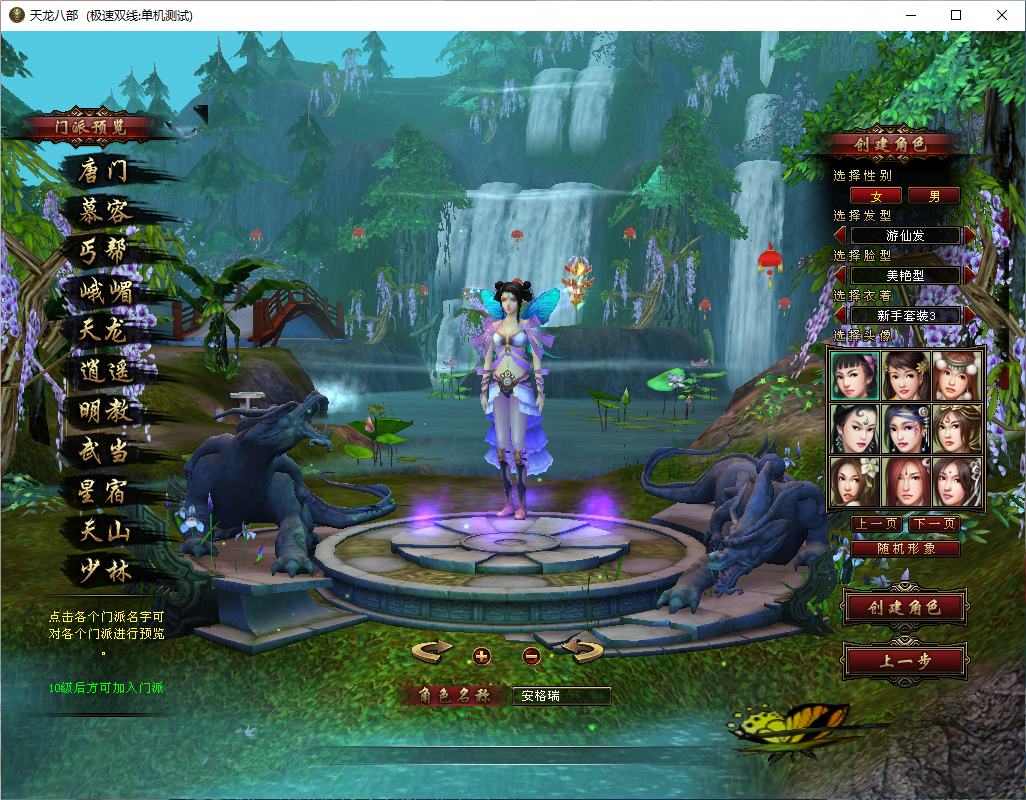Go back with 上一步 button
The image size is (1026, 800).
click(904, 661)
